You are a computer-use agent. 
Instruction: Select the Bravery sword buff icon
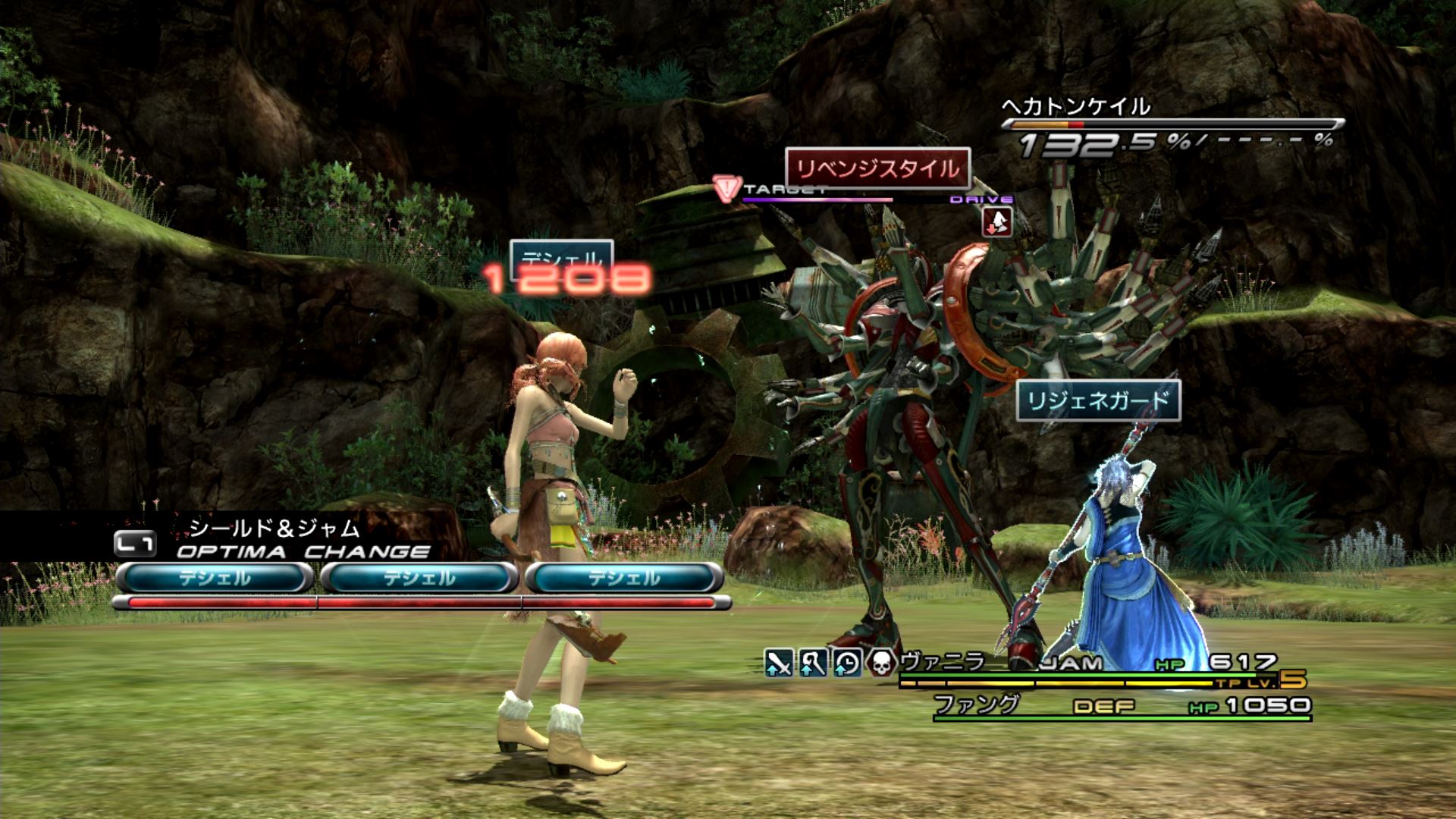pyautogui.click(x=779, y=664)
